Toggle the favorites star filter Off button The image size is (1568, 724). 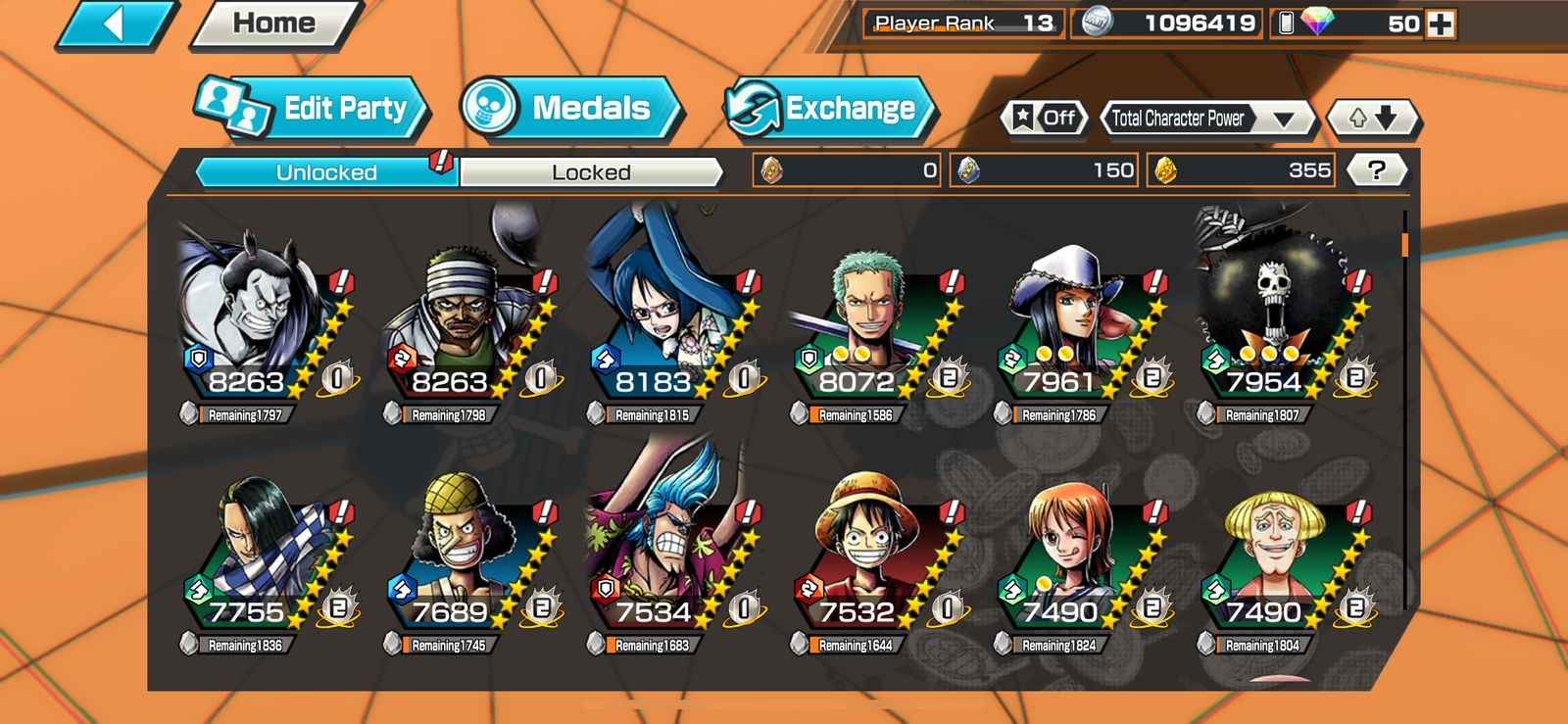1045,119
